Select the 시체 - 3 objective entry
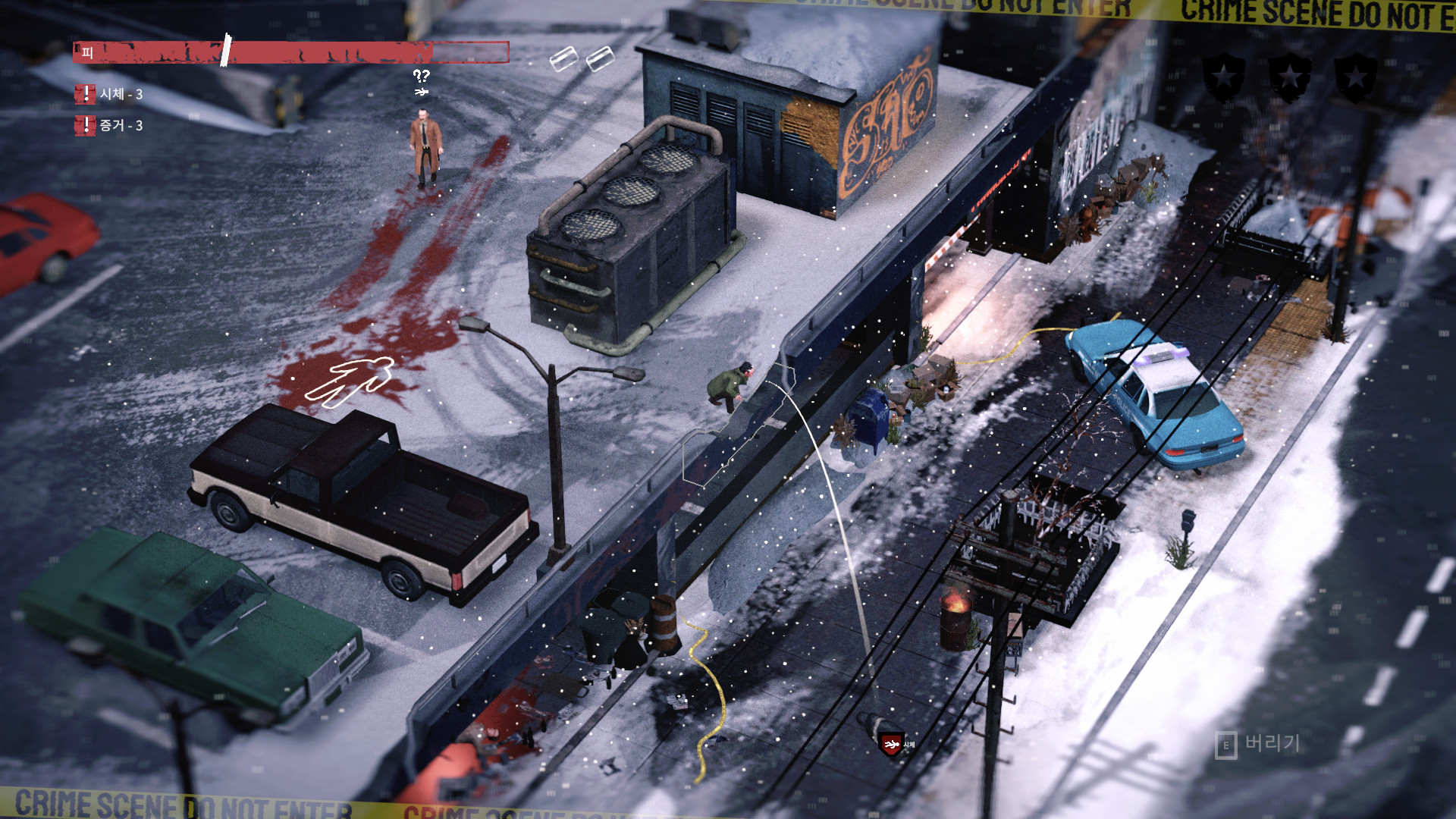1456x819 pixels. [x=111, y=94]
